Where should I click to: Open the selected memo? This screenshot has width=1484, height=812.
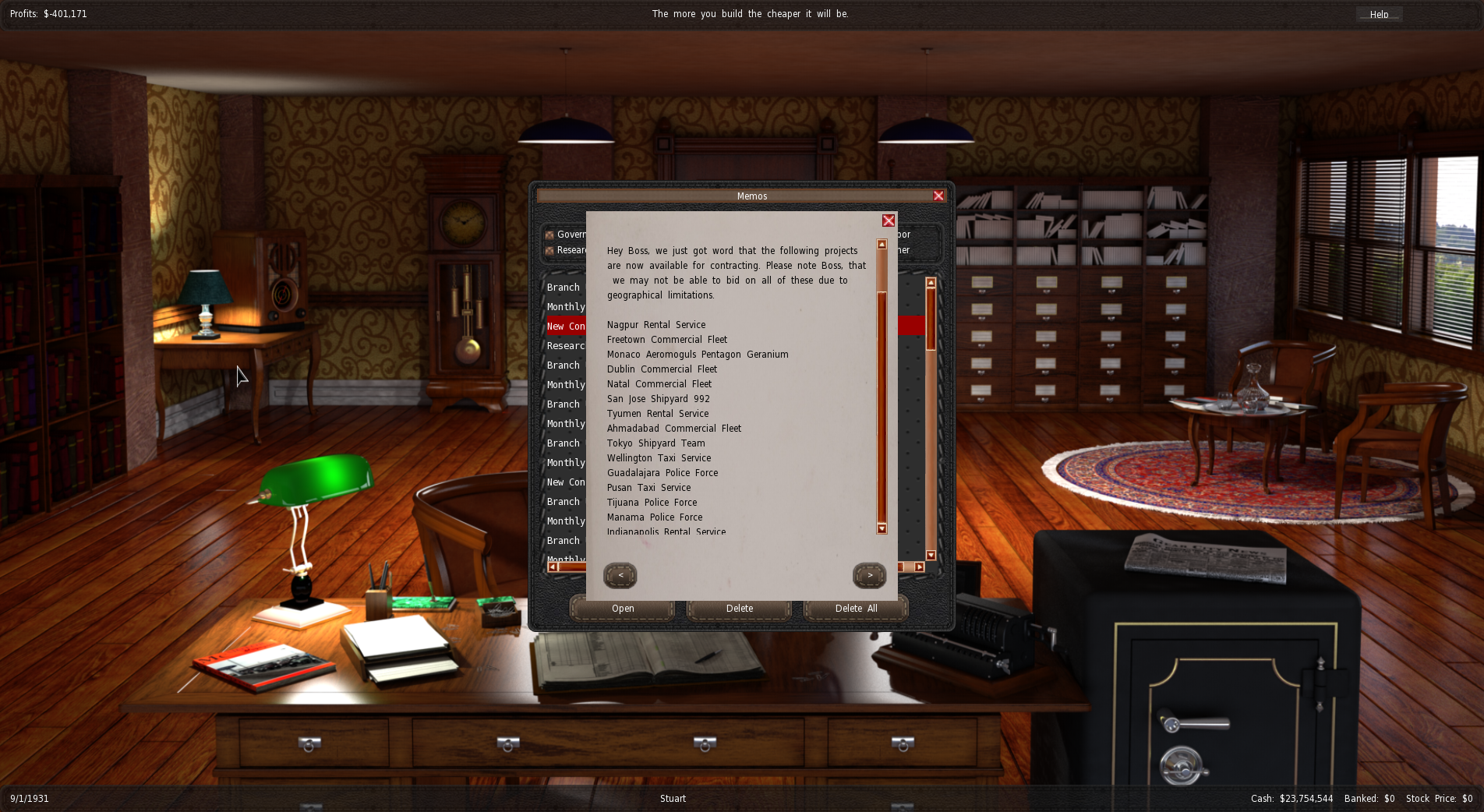622,609
